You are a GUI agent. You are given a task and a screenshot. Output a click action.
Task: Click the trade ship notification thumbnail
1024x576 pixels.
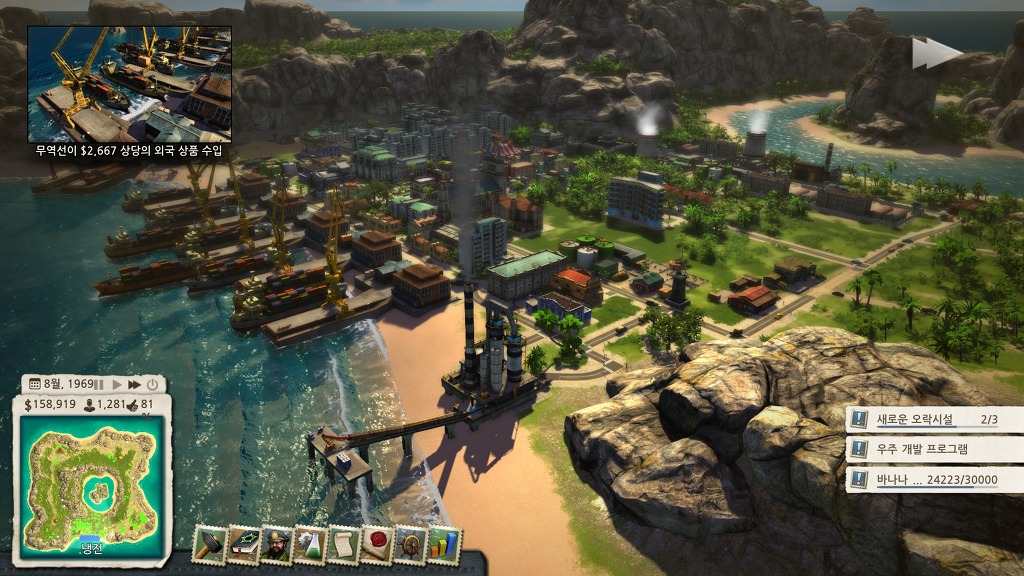pyautogui.click(x=129, y=83)
